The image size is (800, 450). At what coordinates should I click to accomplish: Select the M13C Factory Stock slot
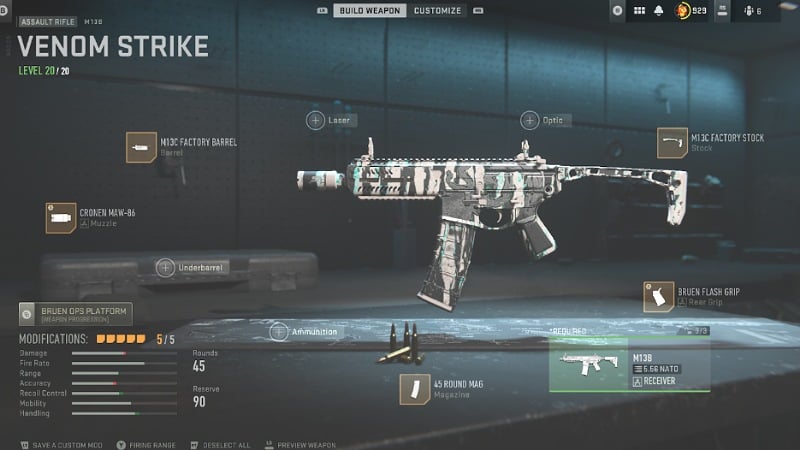672,143
